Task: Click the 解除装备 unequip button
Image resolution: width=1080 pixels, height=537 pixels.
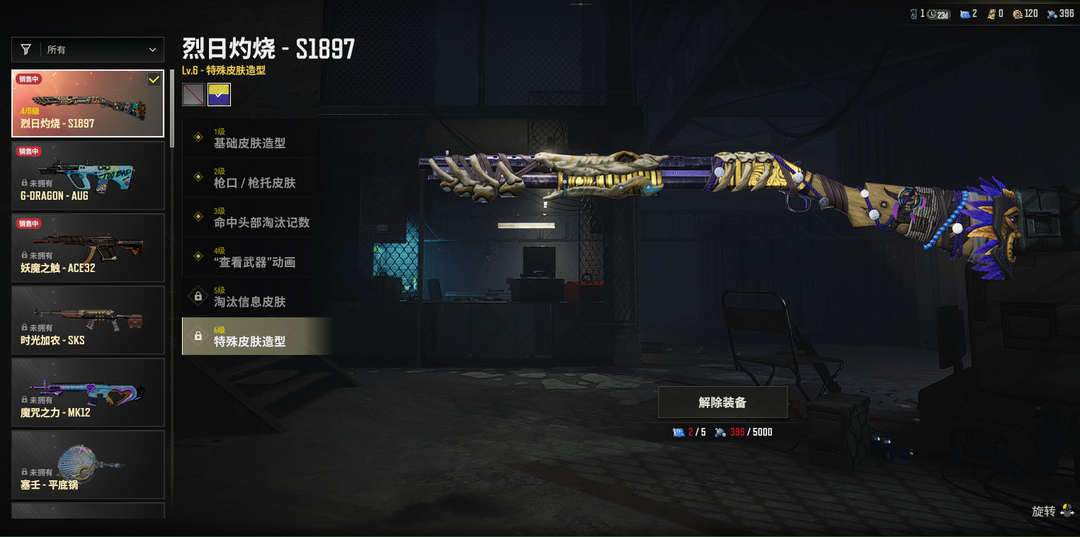Action: click(x=722, y=402)
